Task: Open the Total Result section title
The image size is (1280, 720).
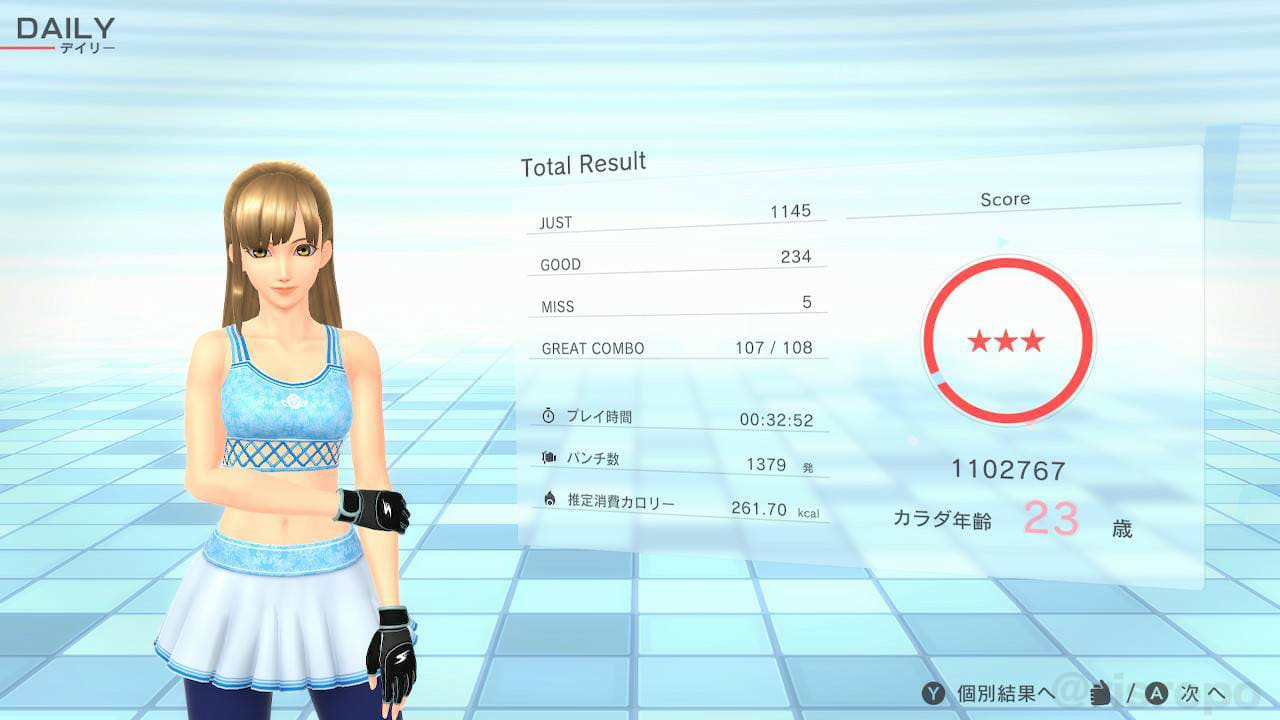Action: 581,161
